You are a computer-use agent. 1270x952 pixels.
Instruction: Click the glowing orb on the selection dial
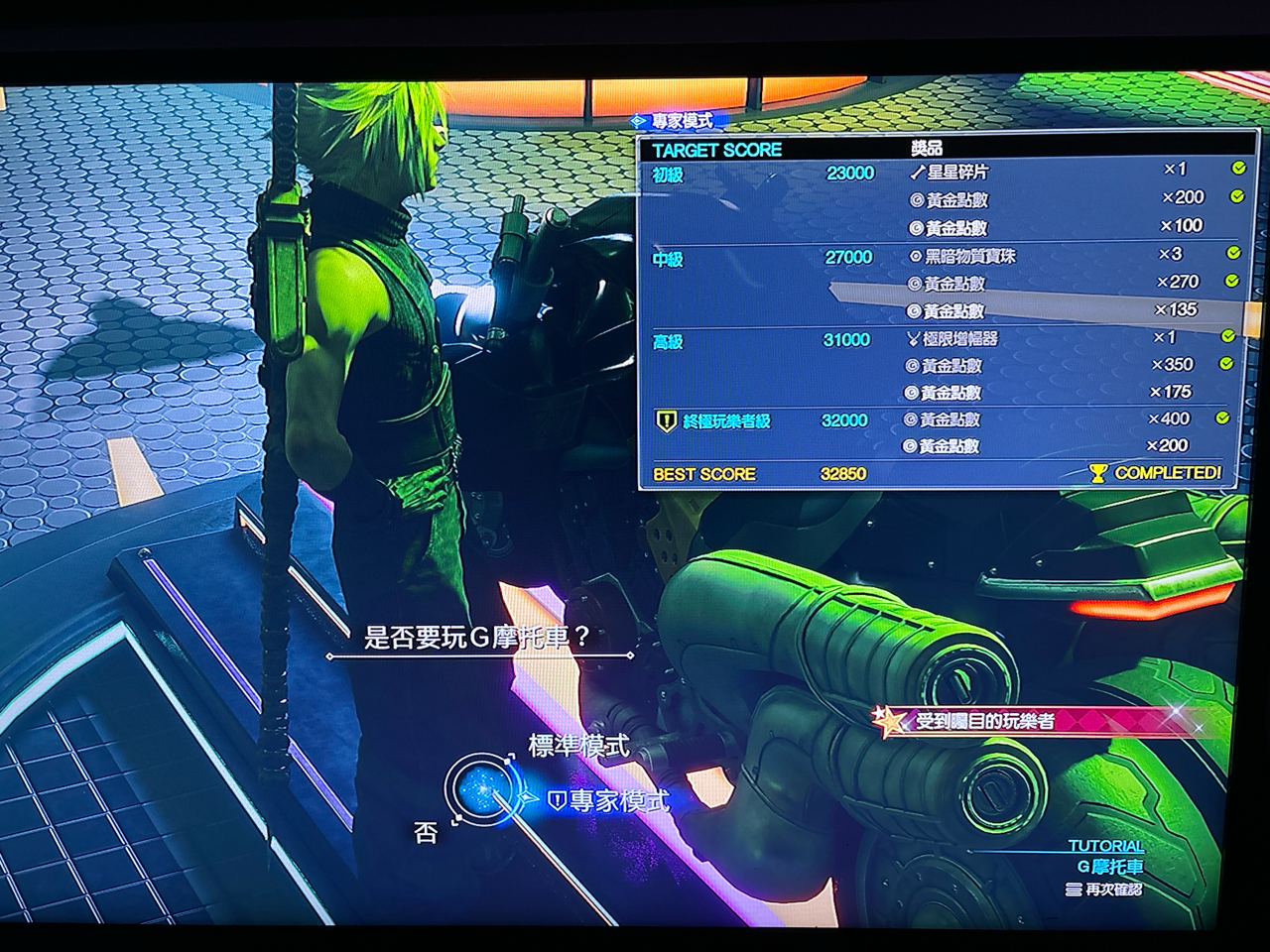click(x=480, y=789)
